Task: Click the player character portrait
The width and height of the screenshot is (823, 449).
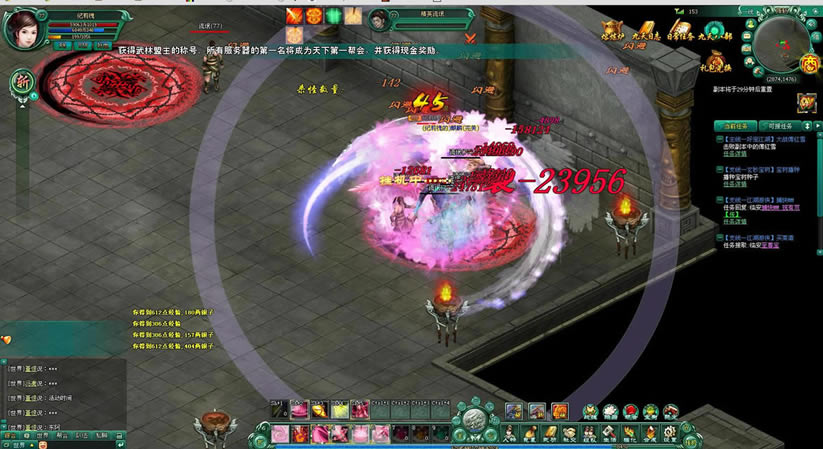Action: [x=21, y=29]
